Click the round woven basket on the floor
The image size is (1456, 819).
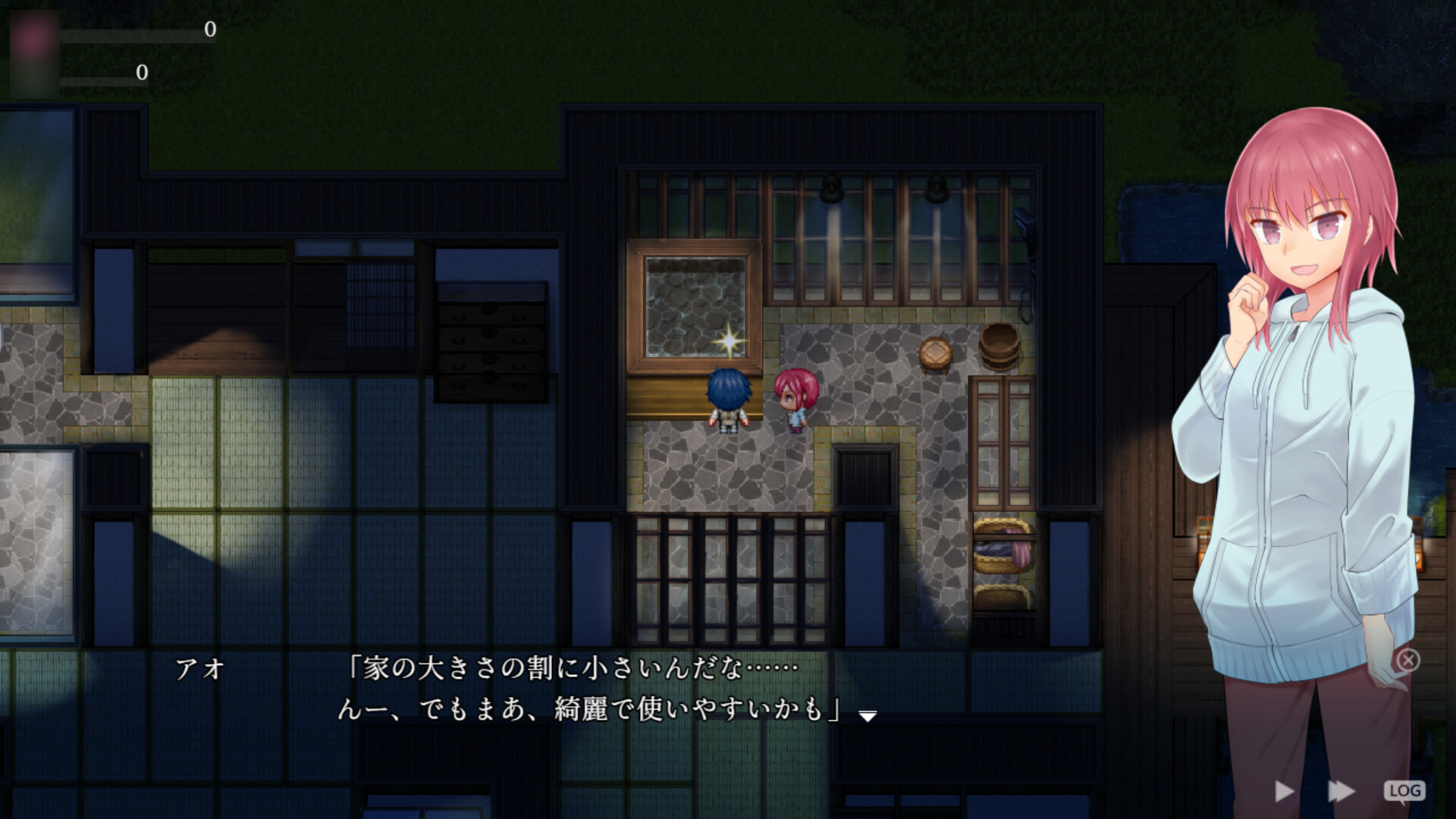pos(936,350)
